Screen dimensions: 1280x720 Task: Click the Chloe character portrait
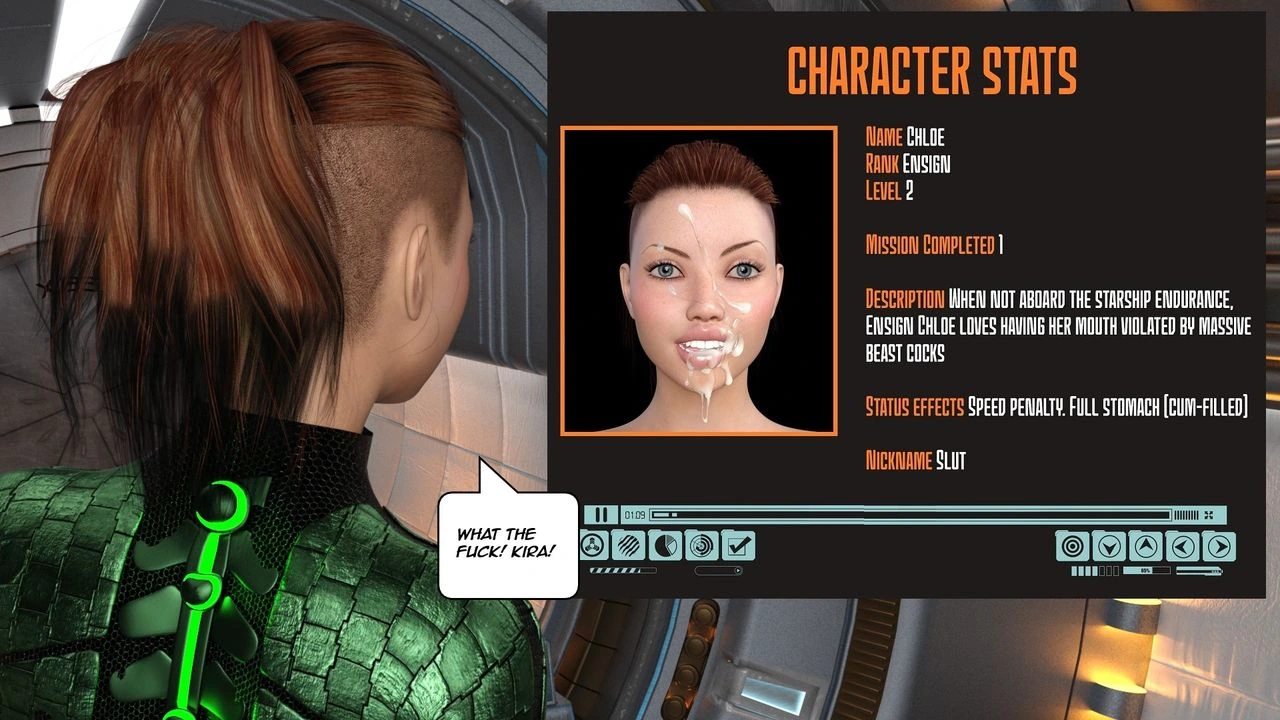point(698,281)
